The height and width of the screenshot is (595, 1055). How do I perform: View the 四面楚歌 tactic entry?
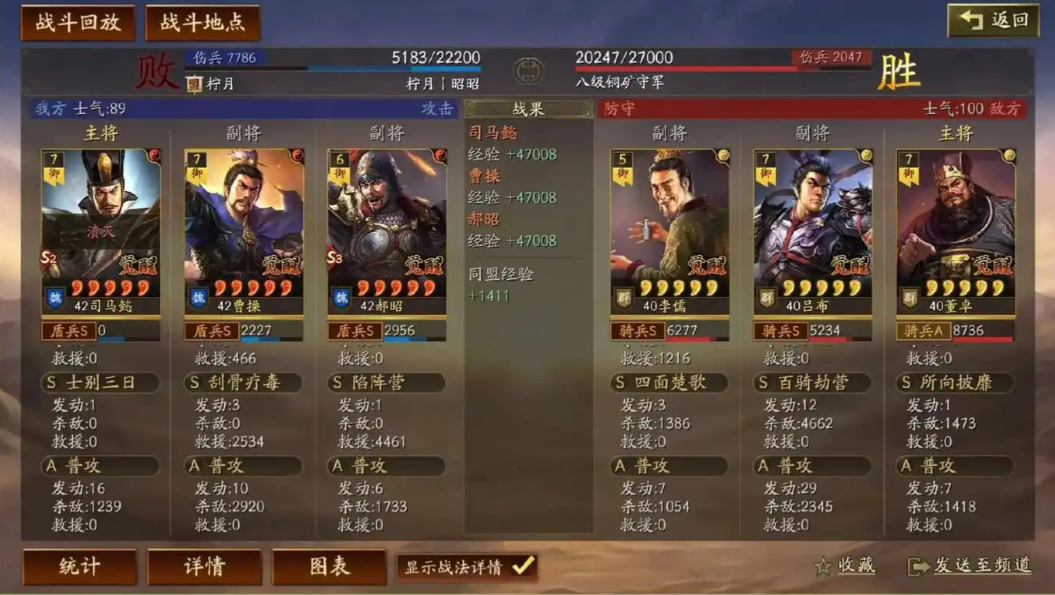point(670,383)
